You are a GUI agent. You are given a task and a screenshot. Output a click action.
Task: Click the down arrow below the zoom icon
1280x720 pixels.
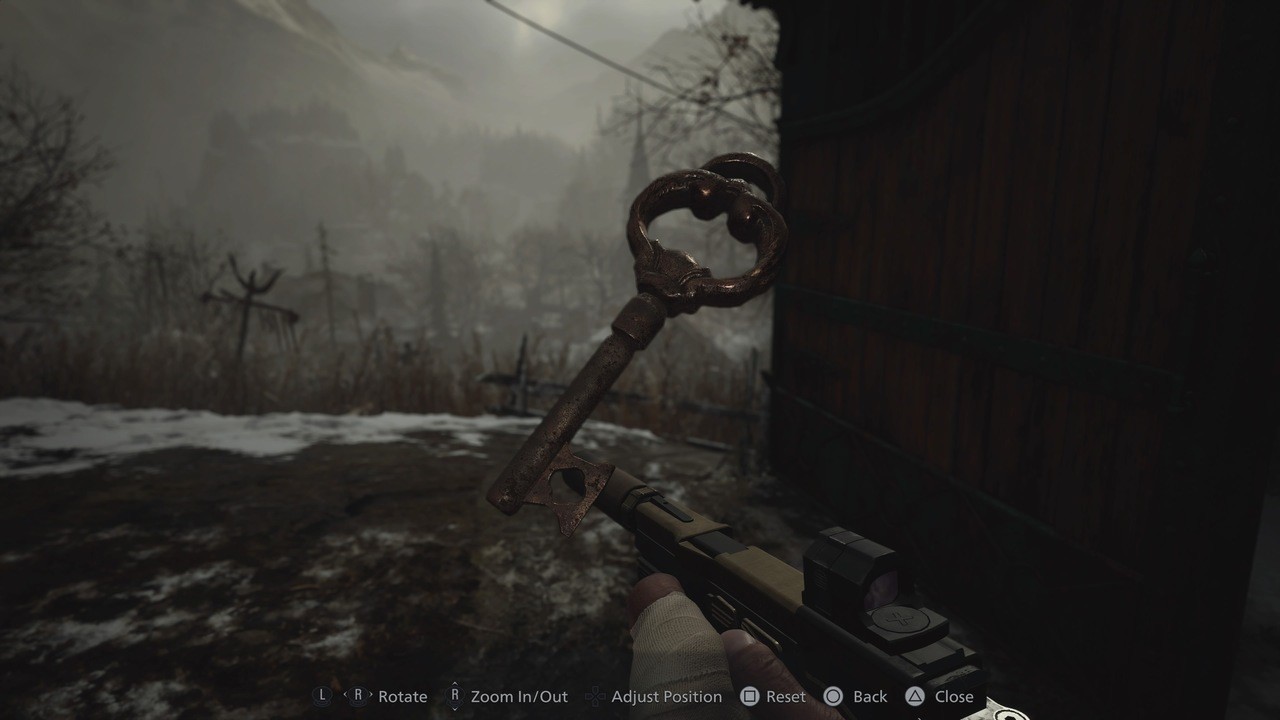[x=455, y=709]
